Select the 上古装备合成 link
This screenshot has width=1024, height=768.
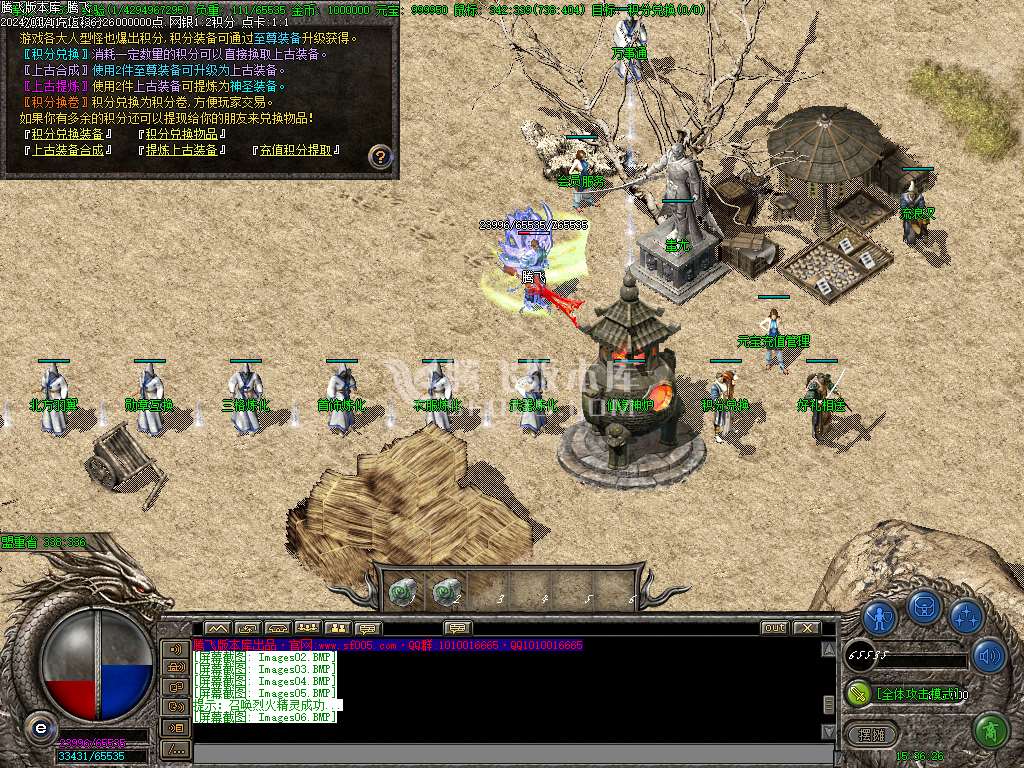pos(68,150)
